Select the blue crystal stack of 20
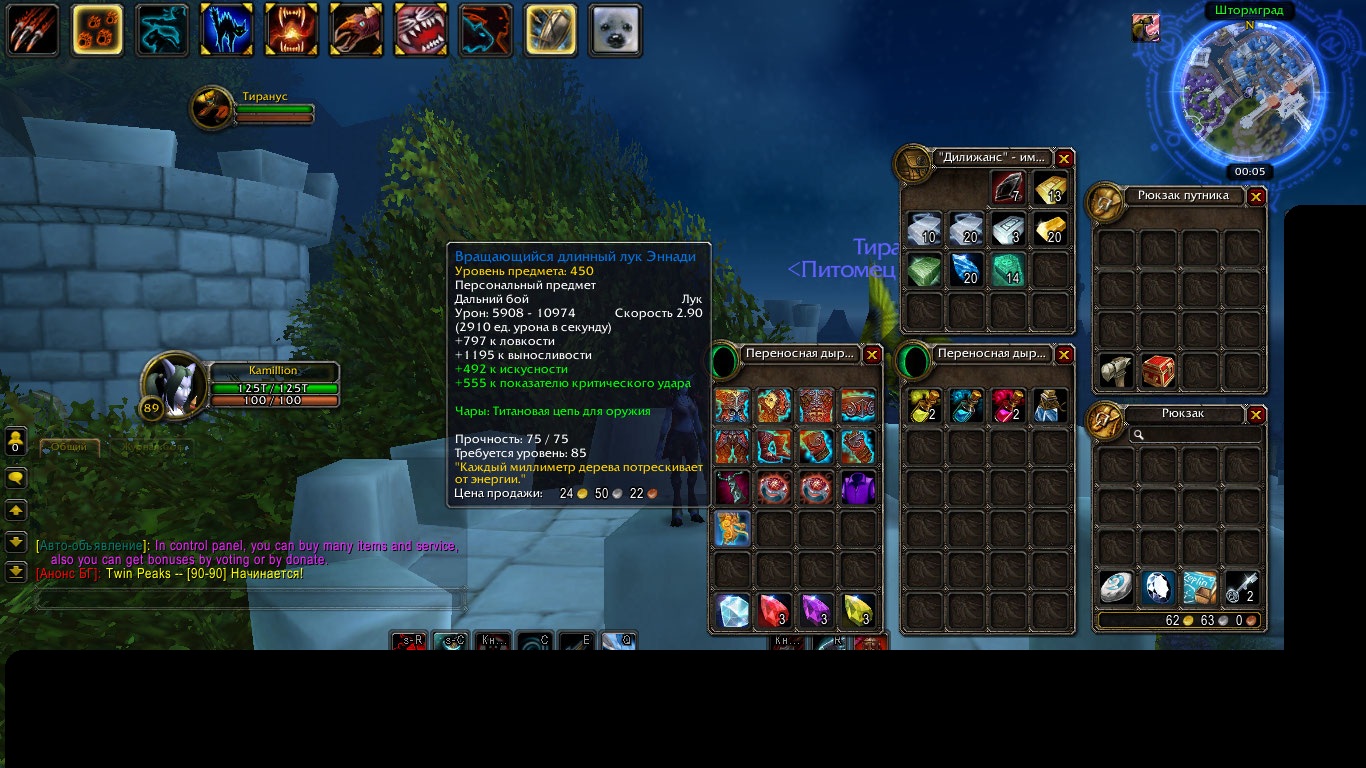 pyautogui.click(x=965, y=270)
